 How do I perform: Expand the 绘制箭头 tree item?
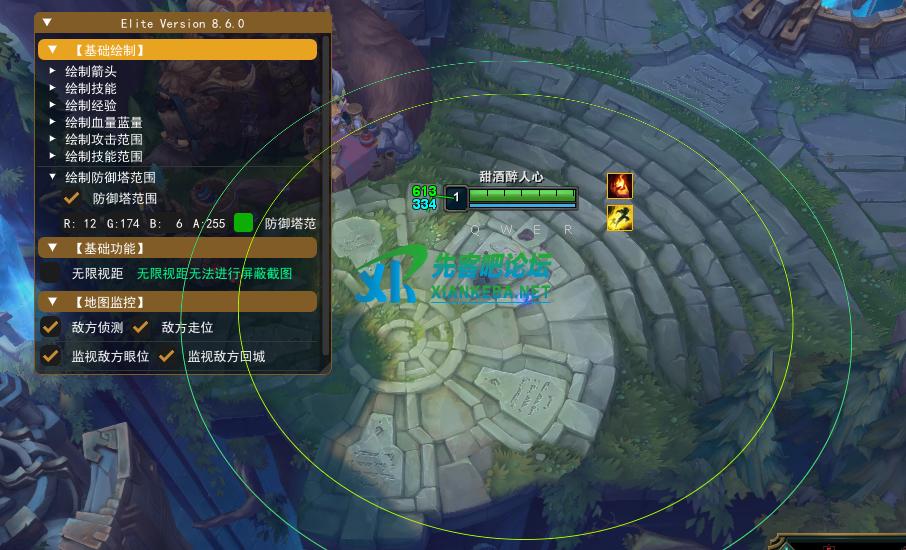tap(53, 72)
